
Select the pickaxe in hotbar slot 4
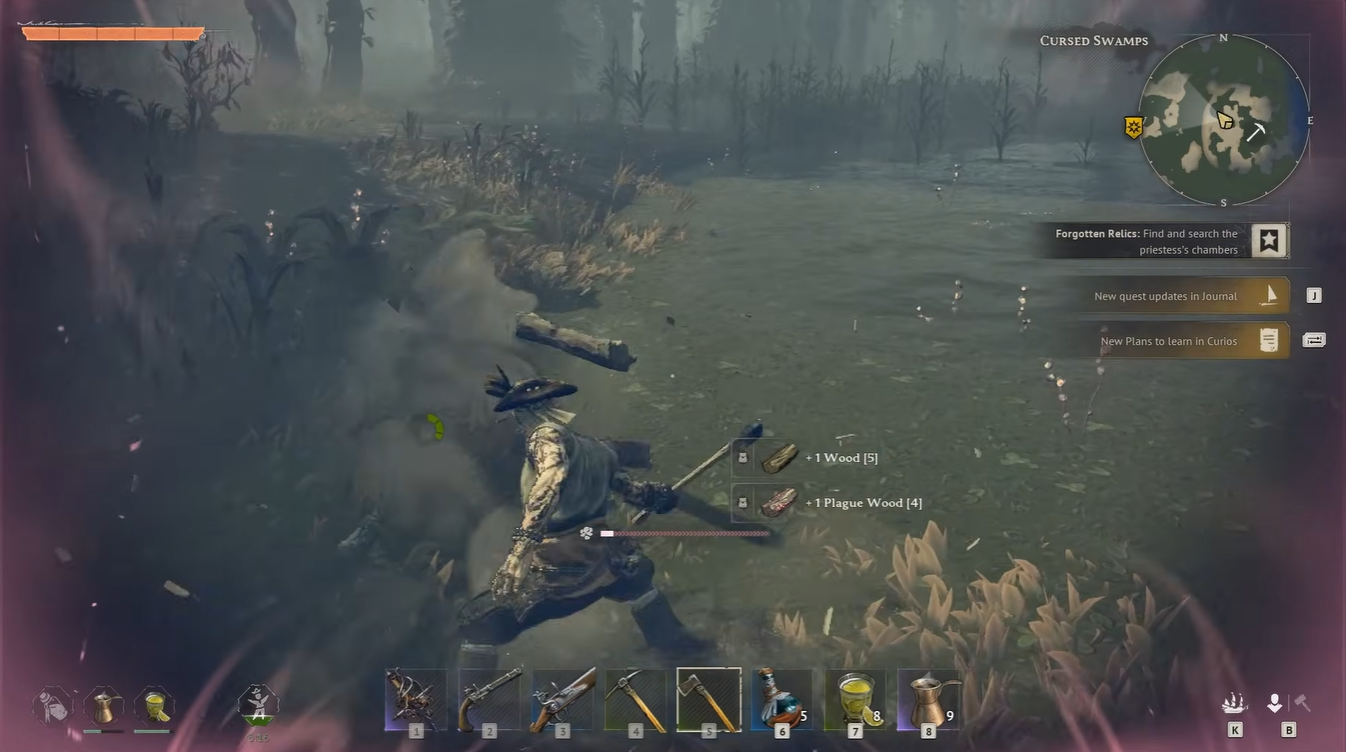pyautogui.click(x=635, y=697)
